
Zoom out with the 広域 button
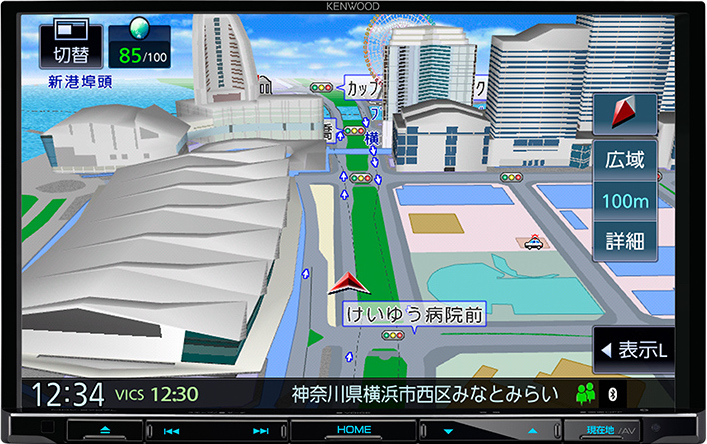(625, 159)
